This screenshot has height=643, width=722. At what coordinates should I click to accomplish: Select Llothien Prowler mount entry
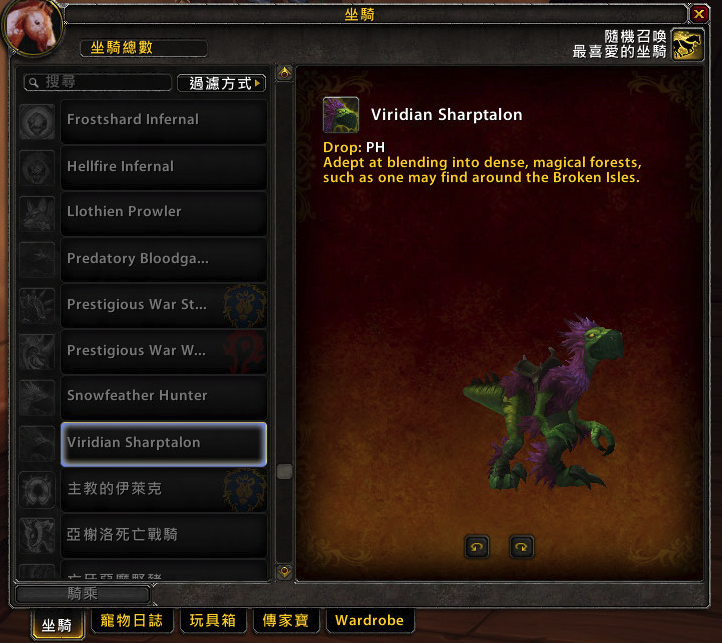pyautogui.click(x=164, y=212)
